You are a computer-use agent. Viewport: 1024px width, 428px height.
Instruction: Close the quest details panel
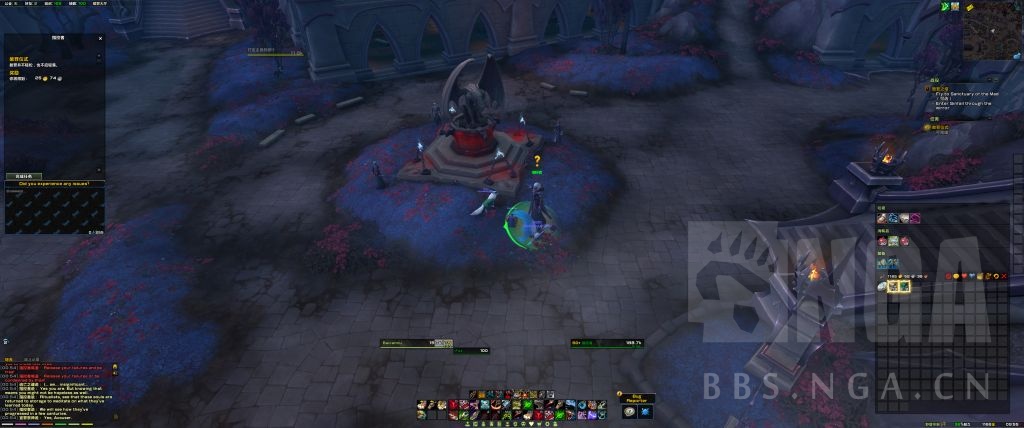[100, 38]
